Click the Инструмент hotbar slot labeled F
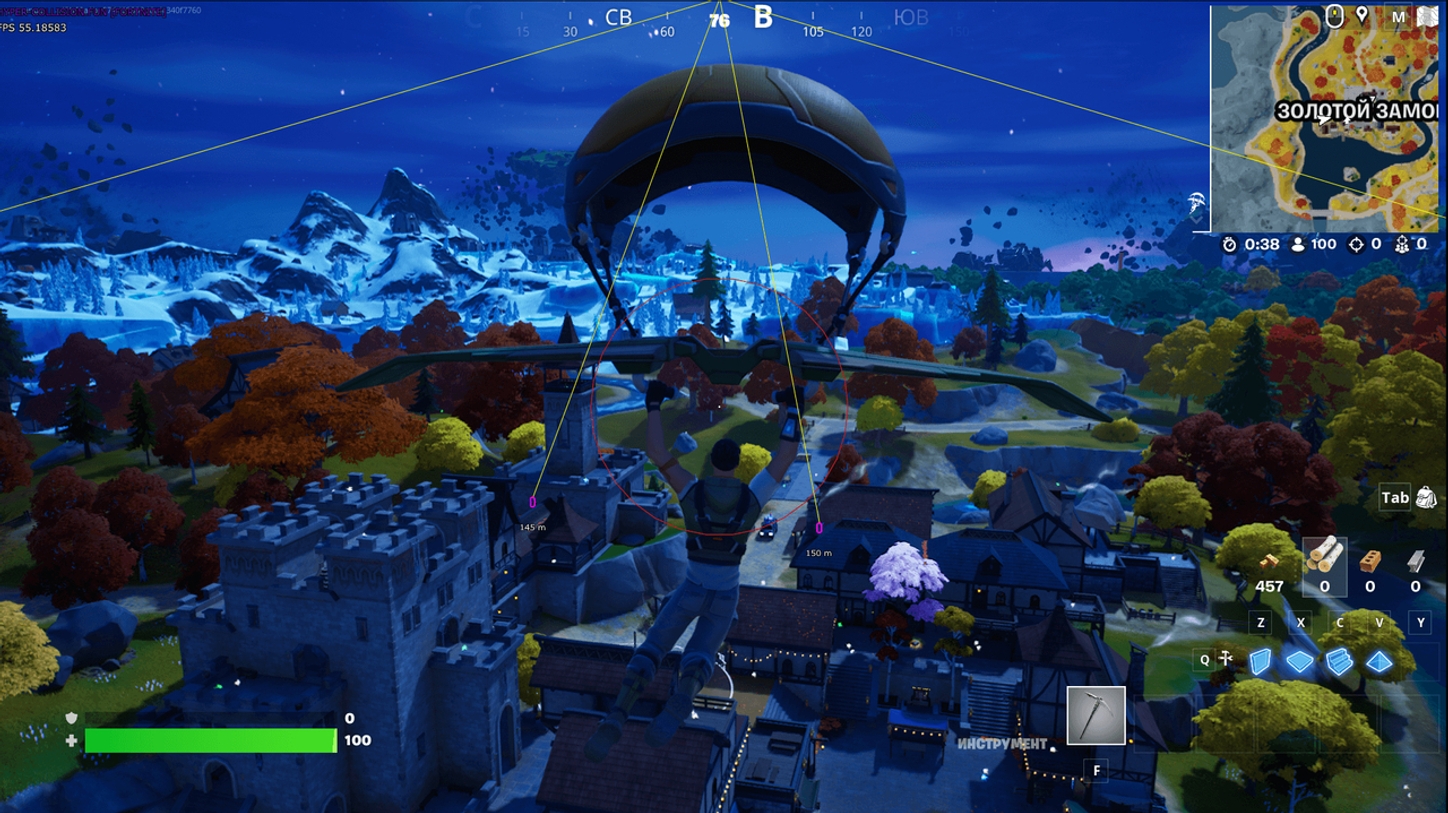This screenshot has width=1448, height=813. click(1096, 715)
